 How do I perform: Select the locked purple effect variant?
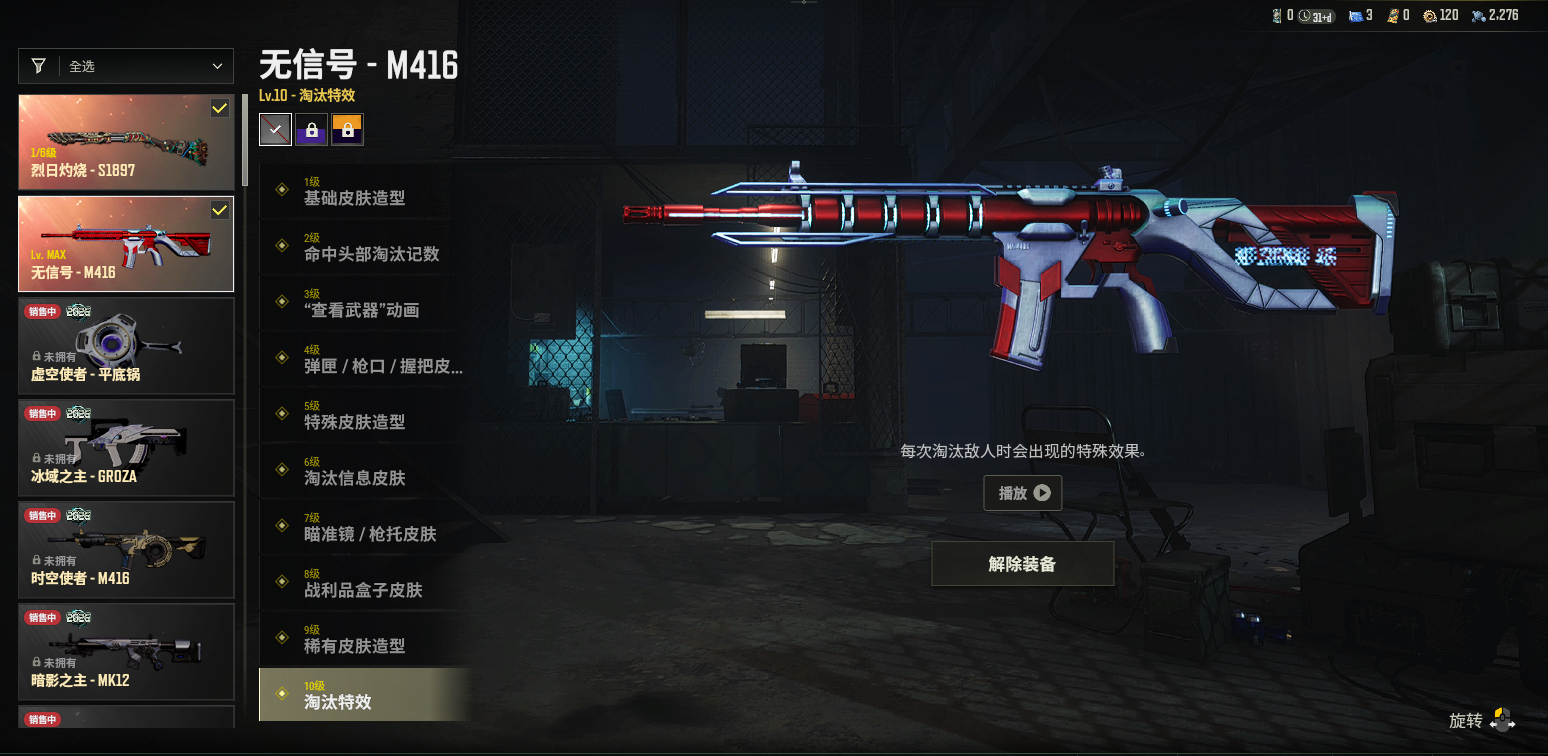(x=311, y=129)
